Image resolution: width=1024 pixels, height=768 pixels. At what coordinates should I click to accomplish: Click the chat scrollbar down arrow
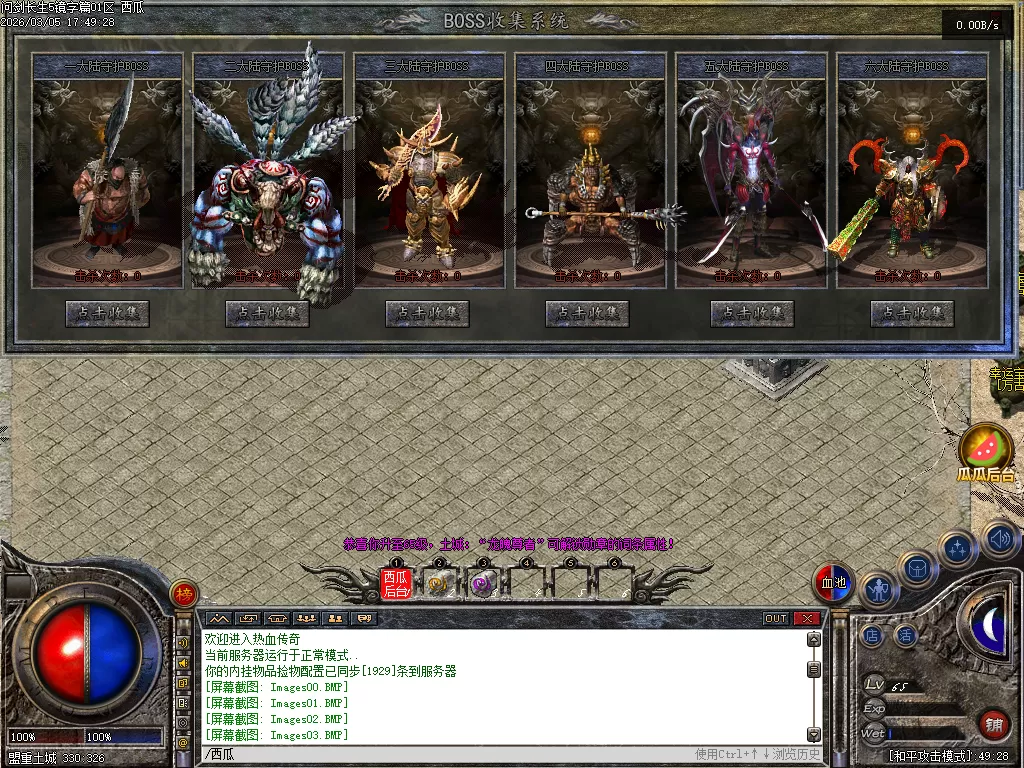[814, 735]
